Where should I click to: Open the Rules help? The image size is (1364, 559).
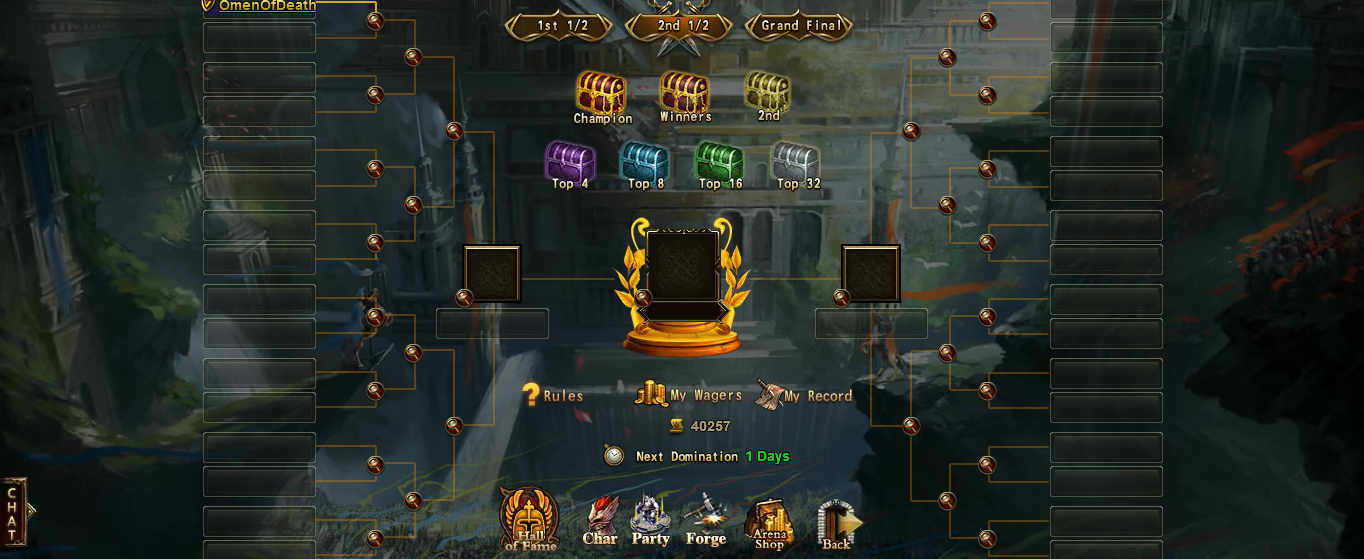(x=553, y=396)
